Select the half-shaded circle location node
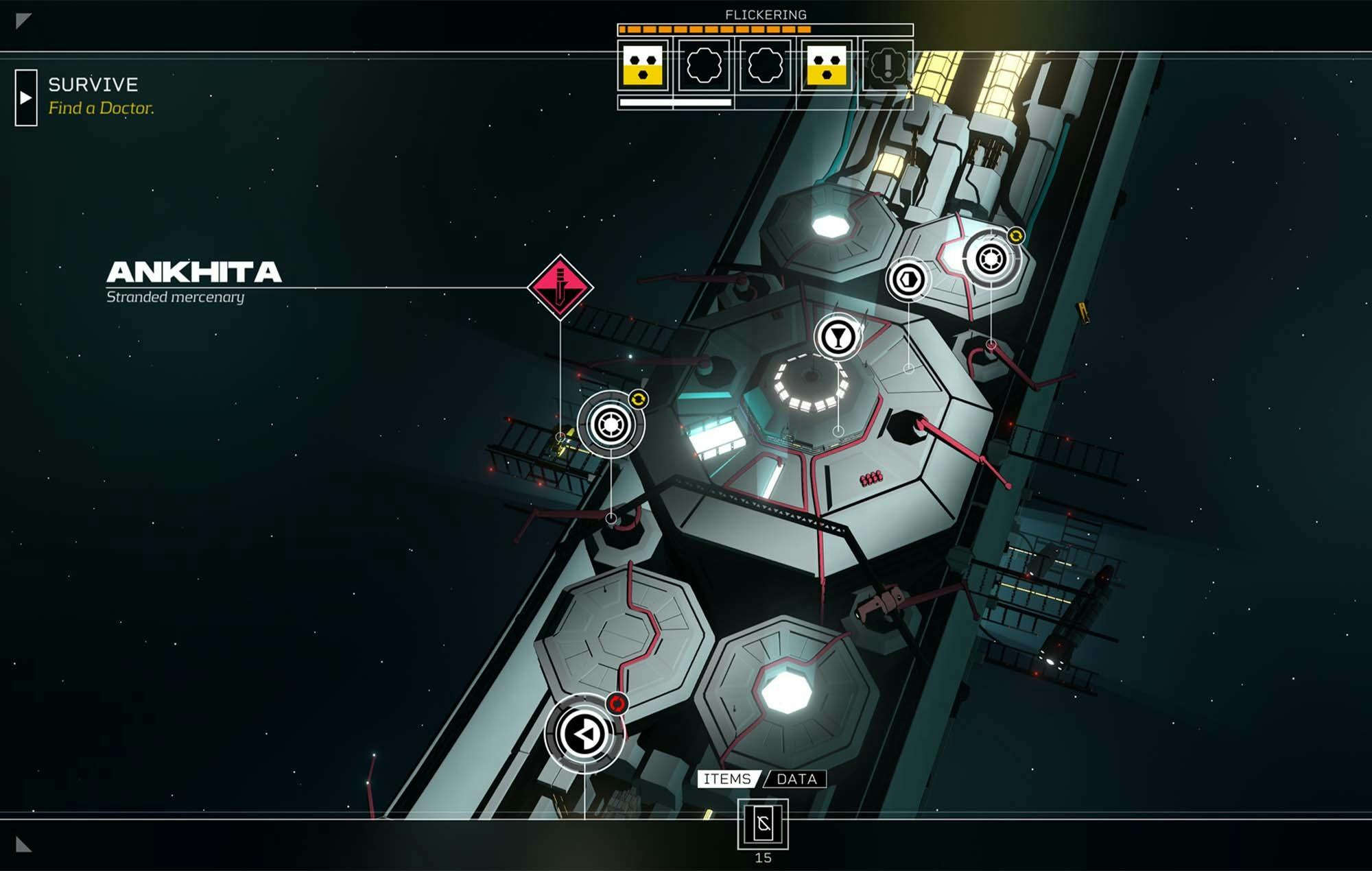The height and width of the screenshot is (871, 1372). tap(908, 279)
